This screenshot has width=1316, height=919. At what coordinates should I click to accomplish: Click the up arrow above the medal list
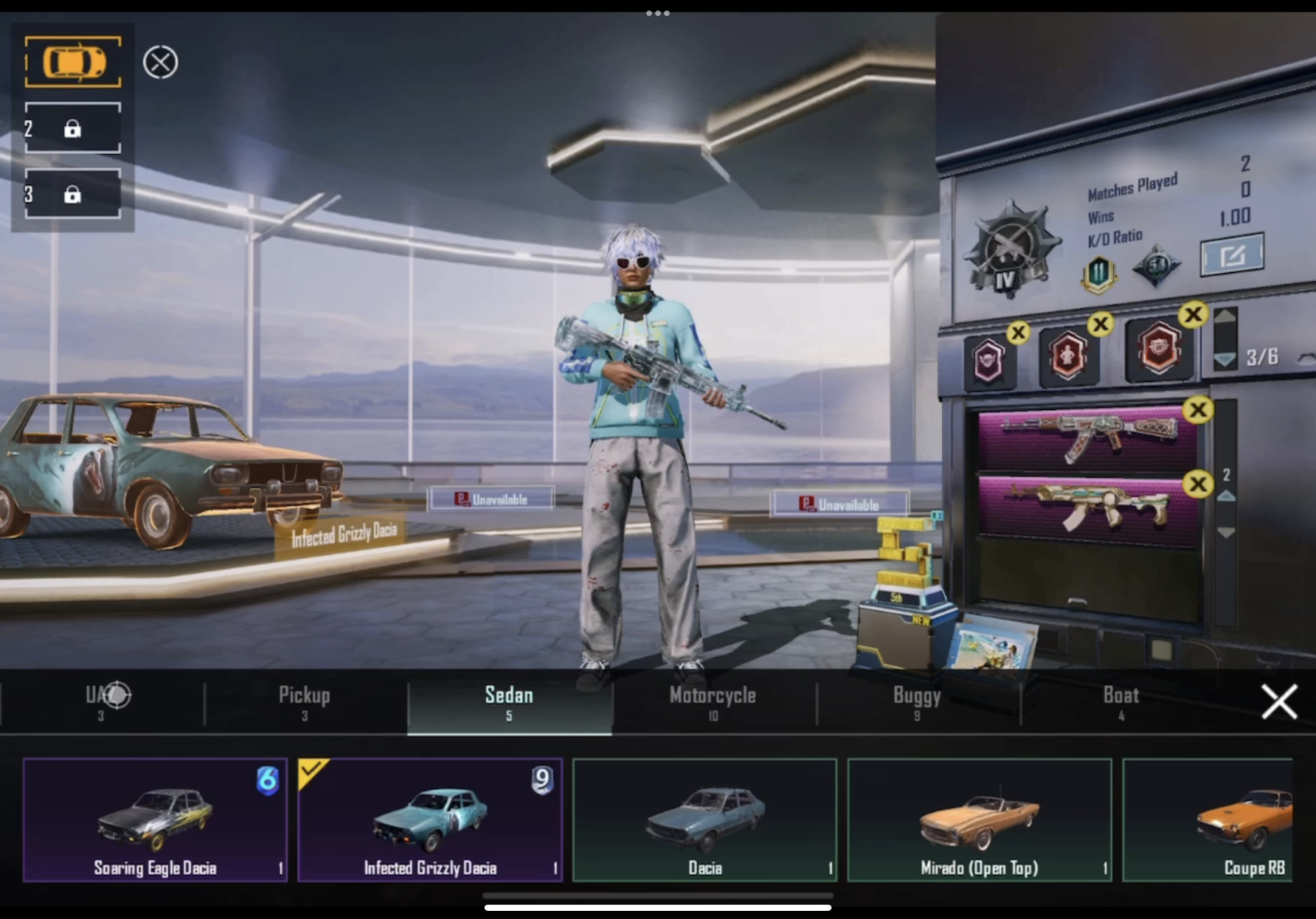1226,317
